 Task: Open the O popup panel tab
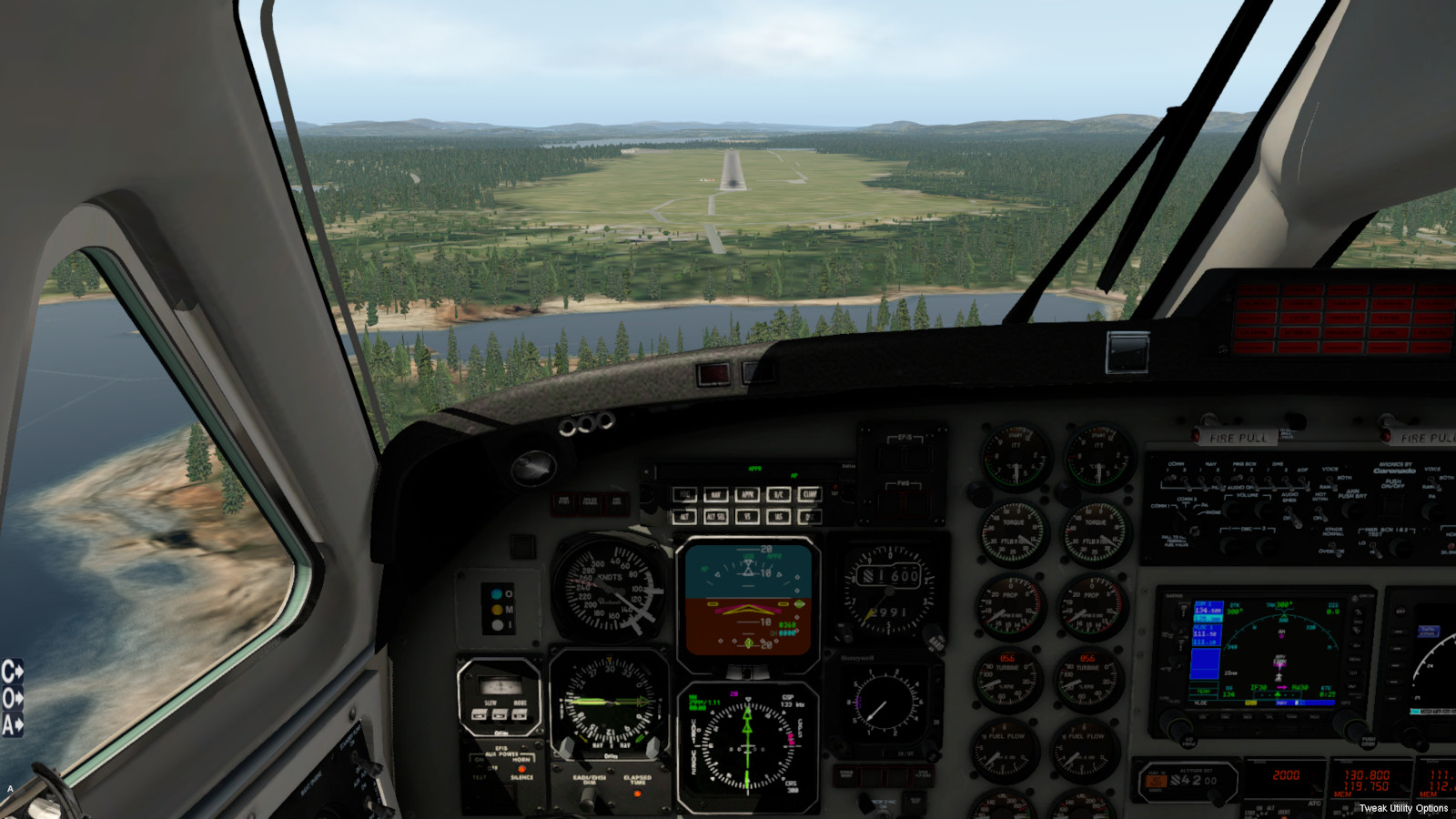tap(12, 698)
